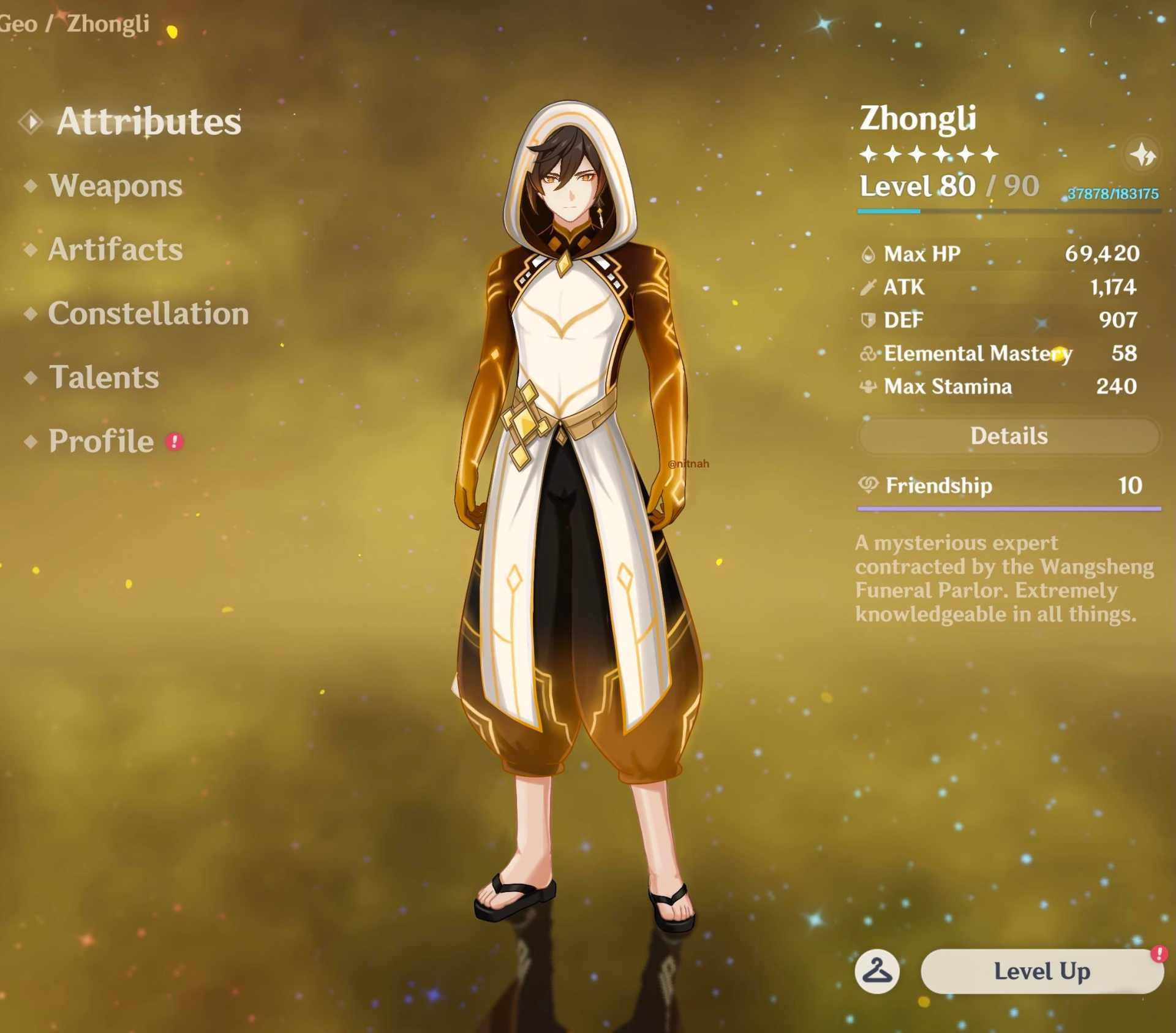
Task: Open the Weapons section
Action: click(x=115, y=186)
